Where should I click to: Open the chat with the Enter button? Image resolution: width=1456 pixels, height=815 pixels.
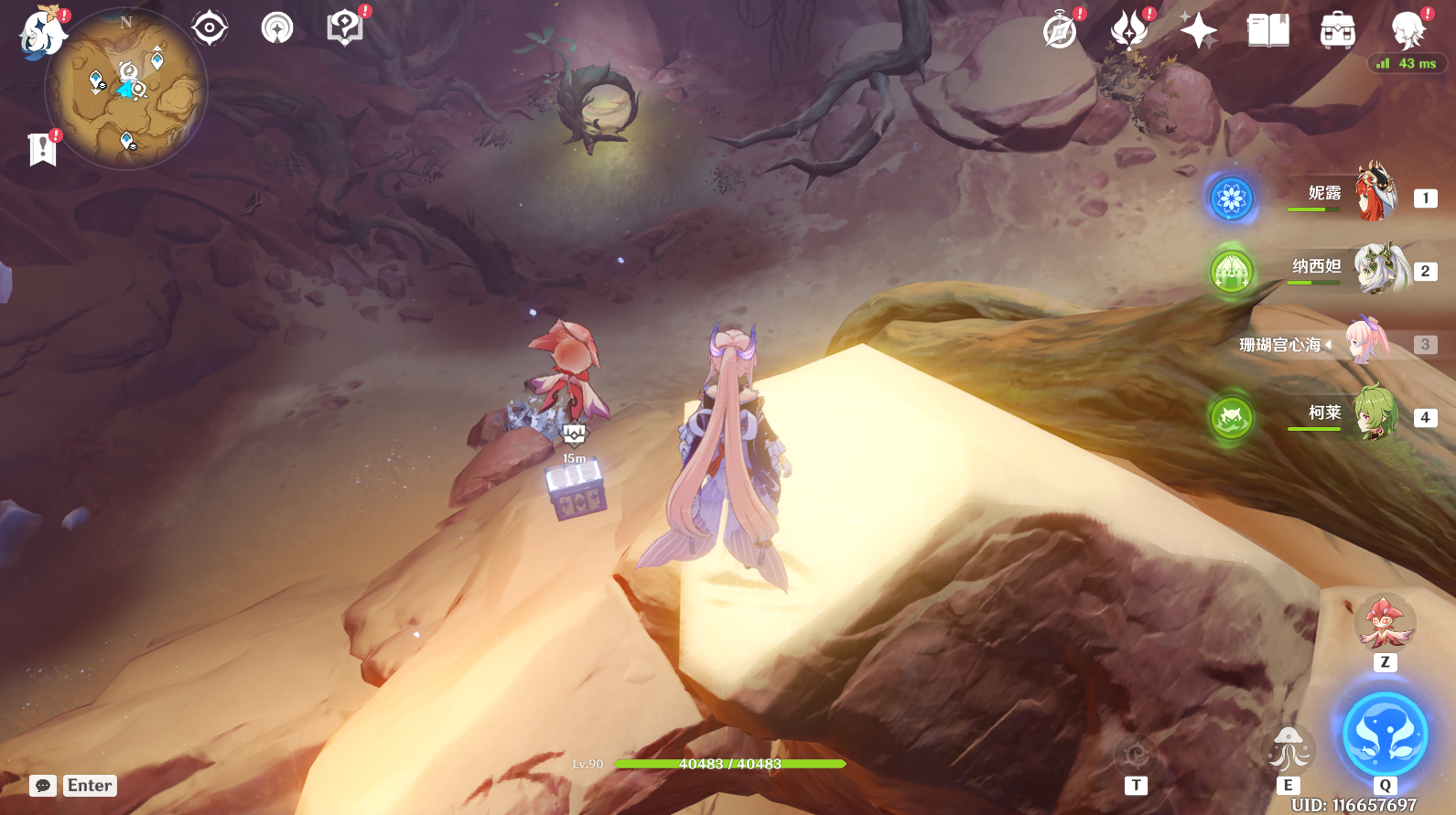88,785
